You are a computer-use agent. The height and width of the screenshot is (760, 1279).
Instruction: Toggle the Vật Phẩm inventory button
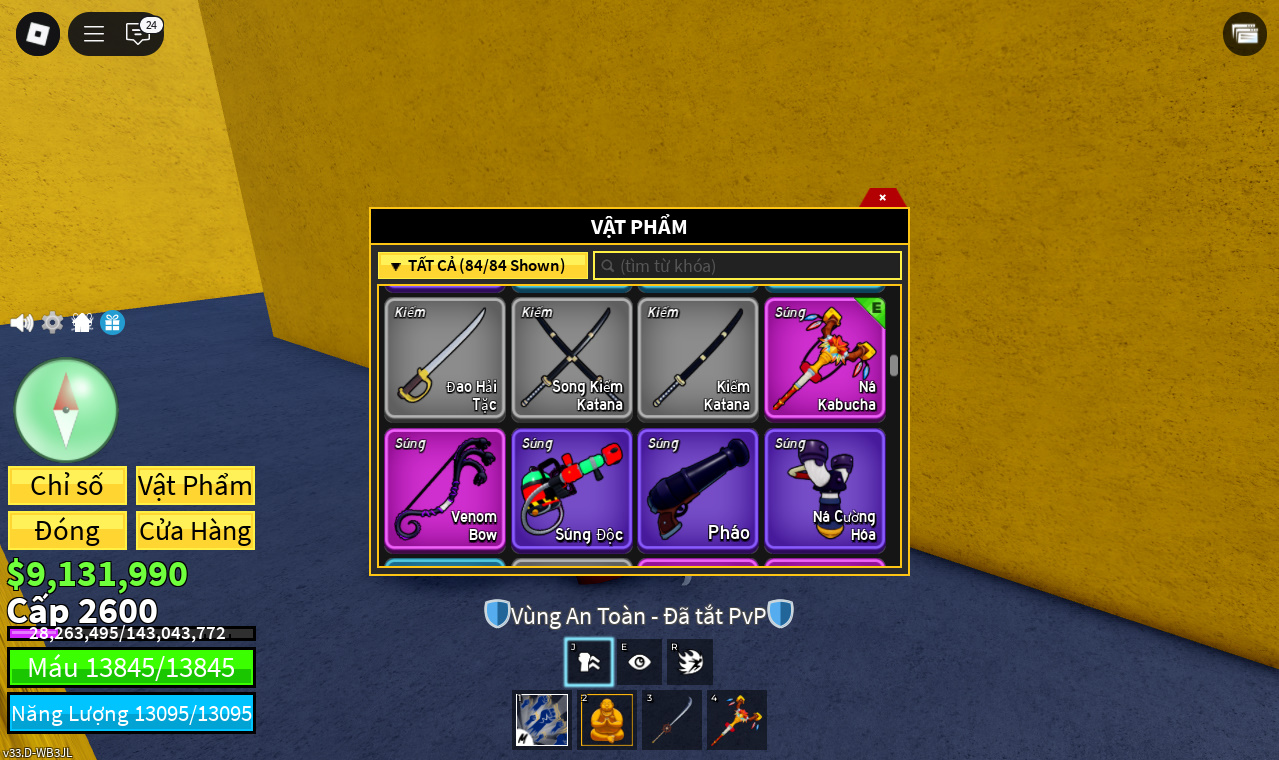195,485
